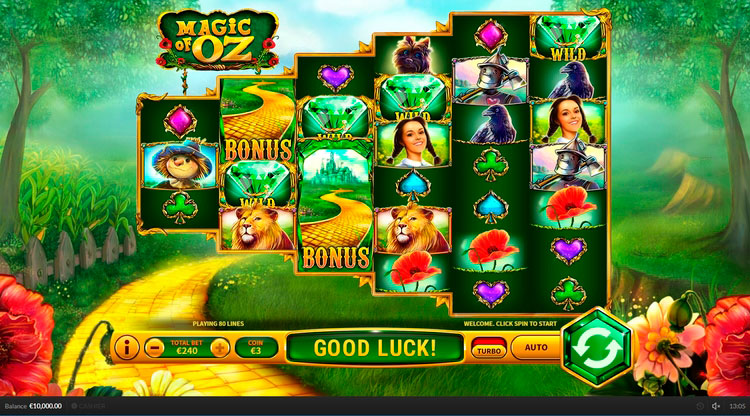Toggle Turbo spin mode
This screenshot has height=416, width=750.
click(488, 349)
